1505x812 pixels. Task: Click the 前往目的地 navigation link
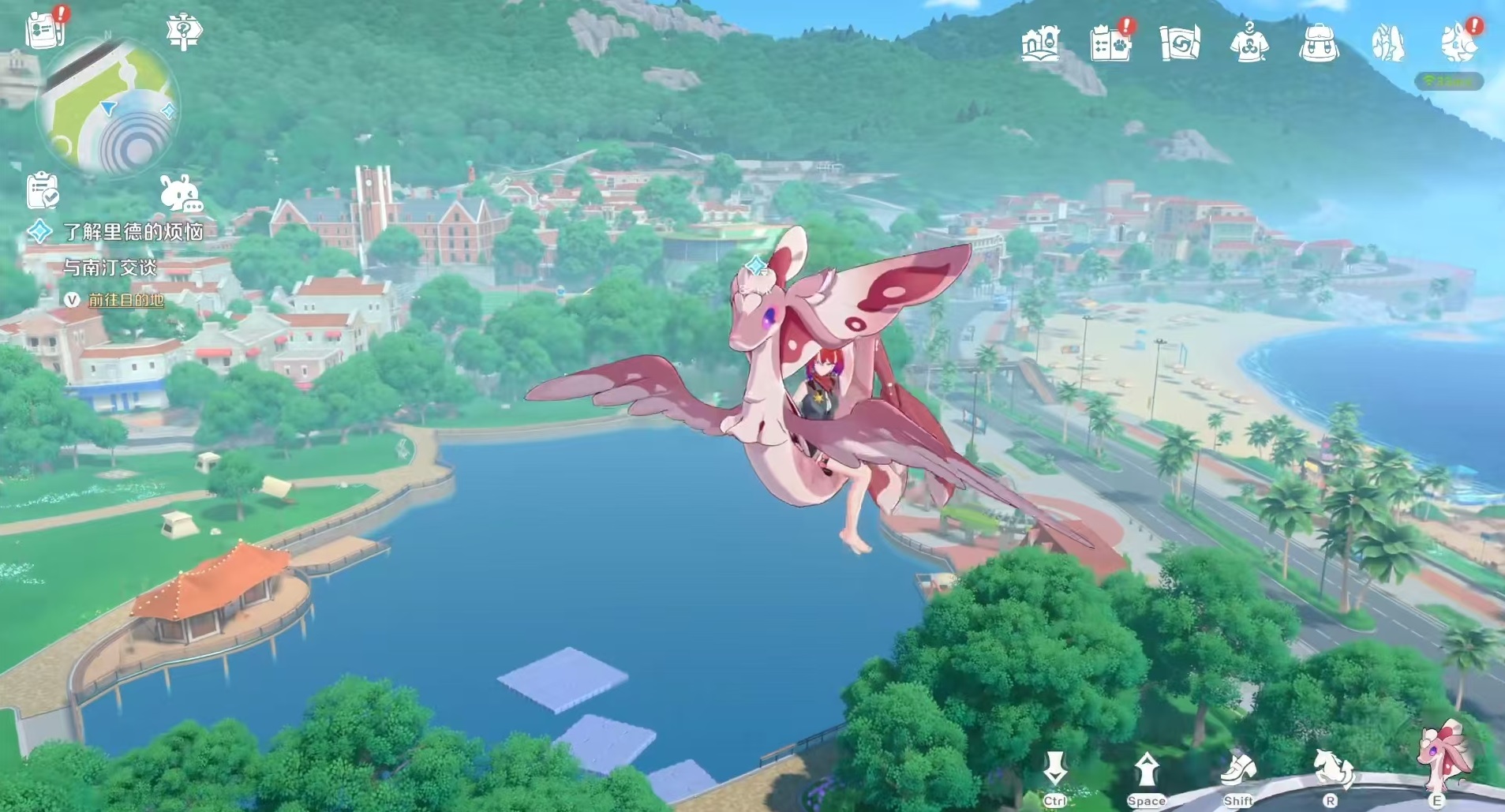pyautogui.click(x=125, y=300)
